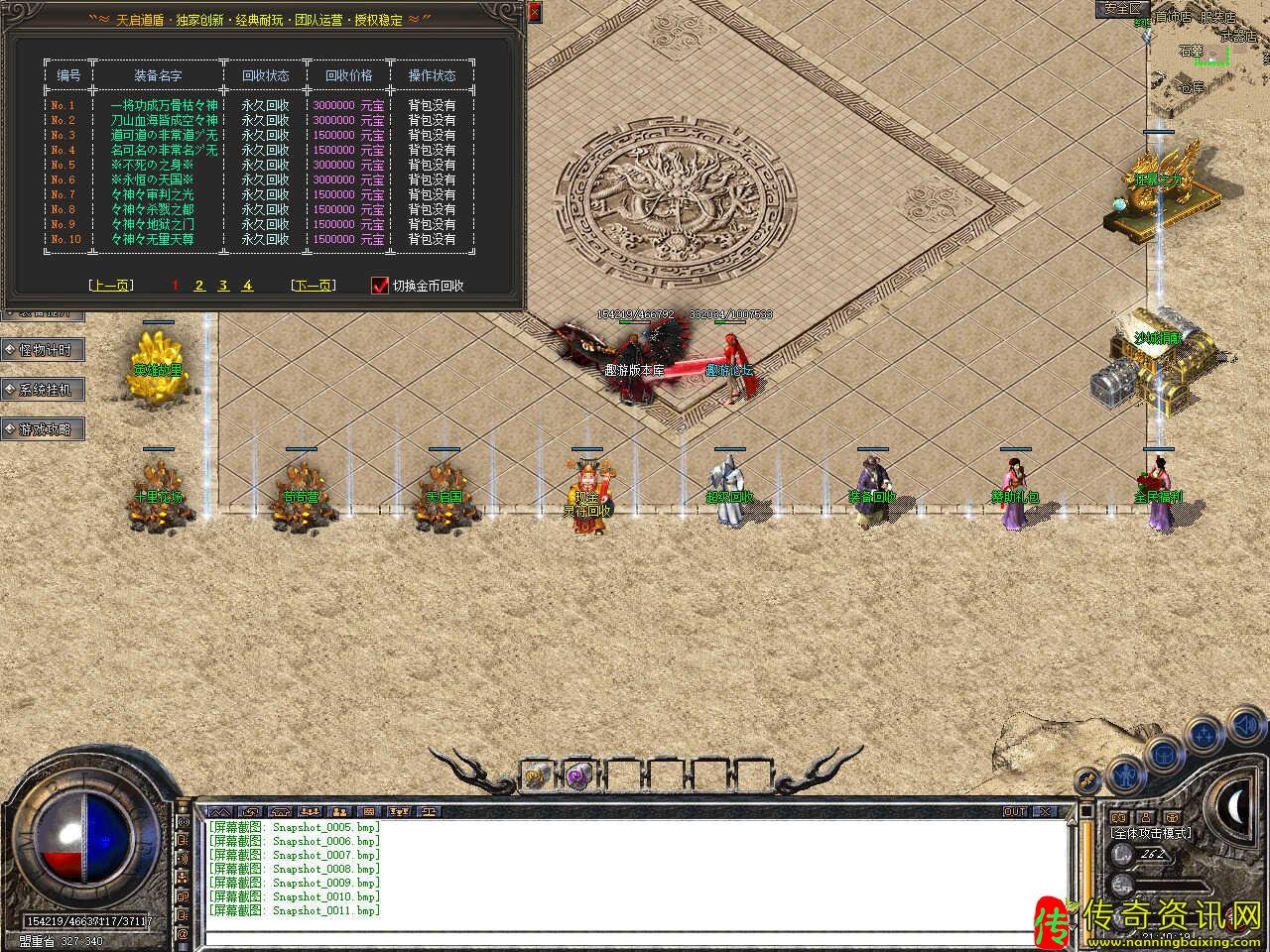The height and width of the screenshot is (952, 1270).
Task: Click the OUT button above the chat
Action: pos(1015,811)
